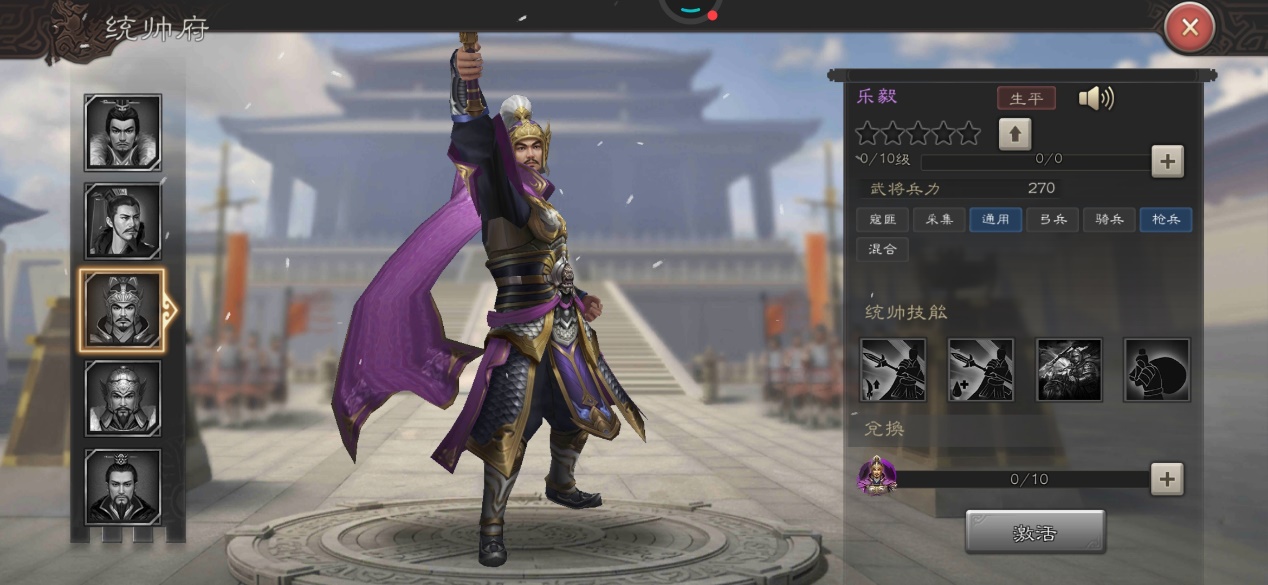
Task: Select the 混合 tag
Action: pyautogui.click(x=883, y=249)
